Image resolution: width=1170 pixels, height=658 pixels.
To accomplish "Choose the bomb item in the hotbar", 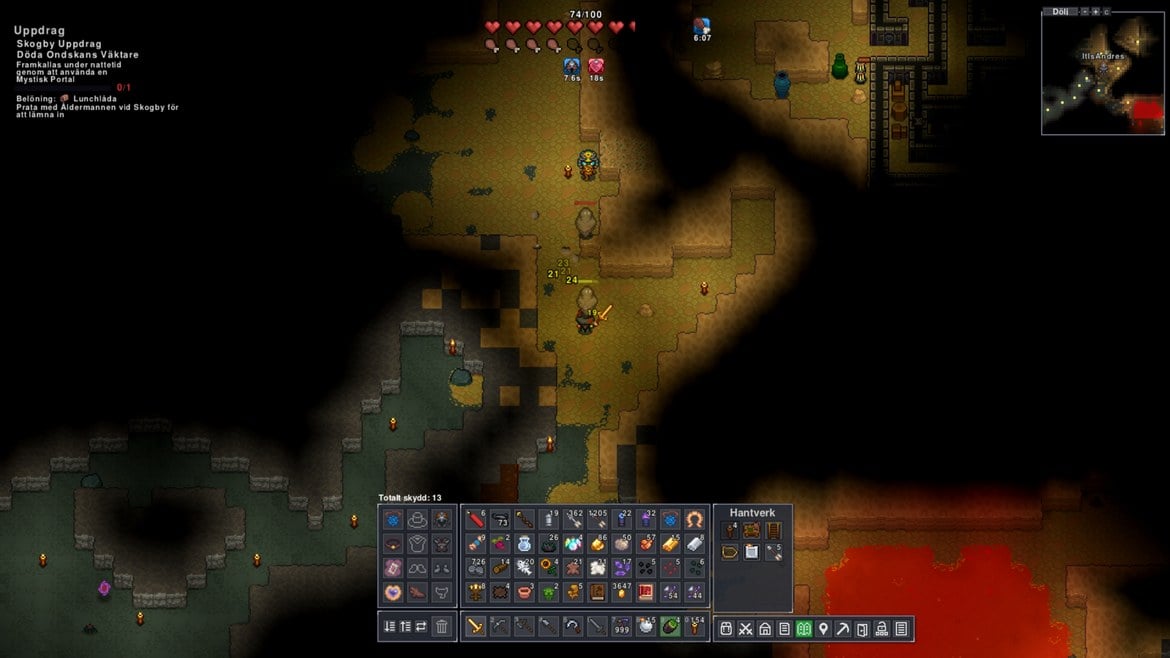I will click(x=646, y=627).
